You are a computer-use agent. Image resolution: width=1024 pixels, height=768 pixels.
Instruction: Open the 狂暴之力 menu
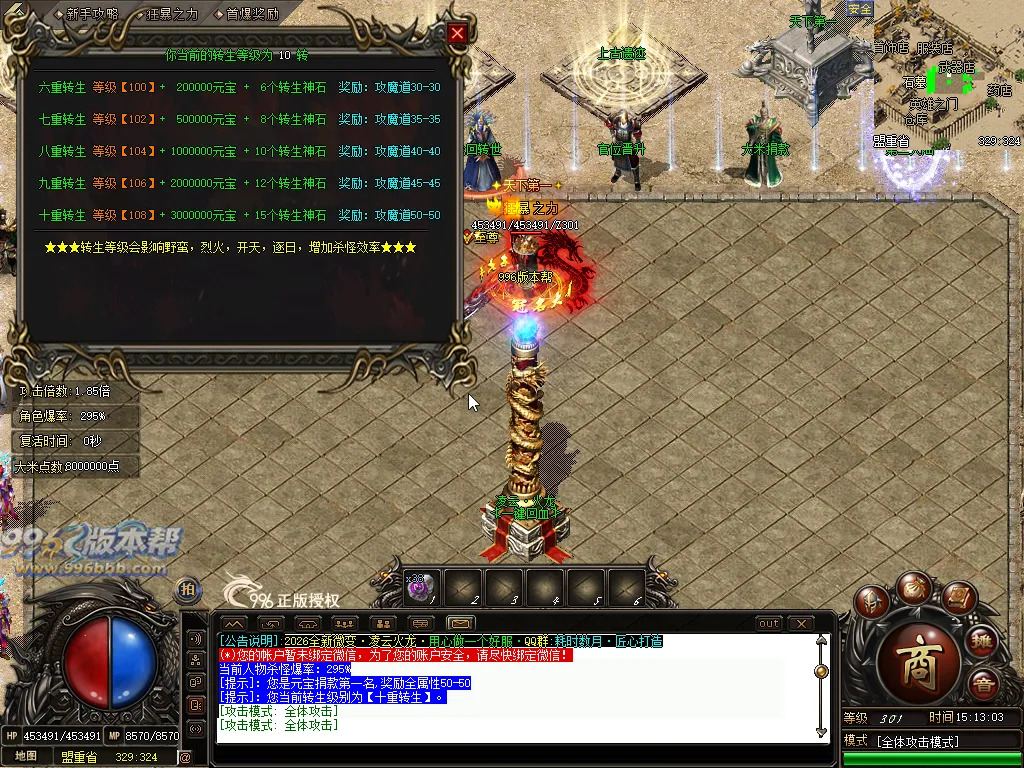click(x=171, y=14)
